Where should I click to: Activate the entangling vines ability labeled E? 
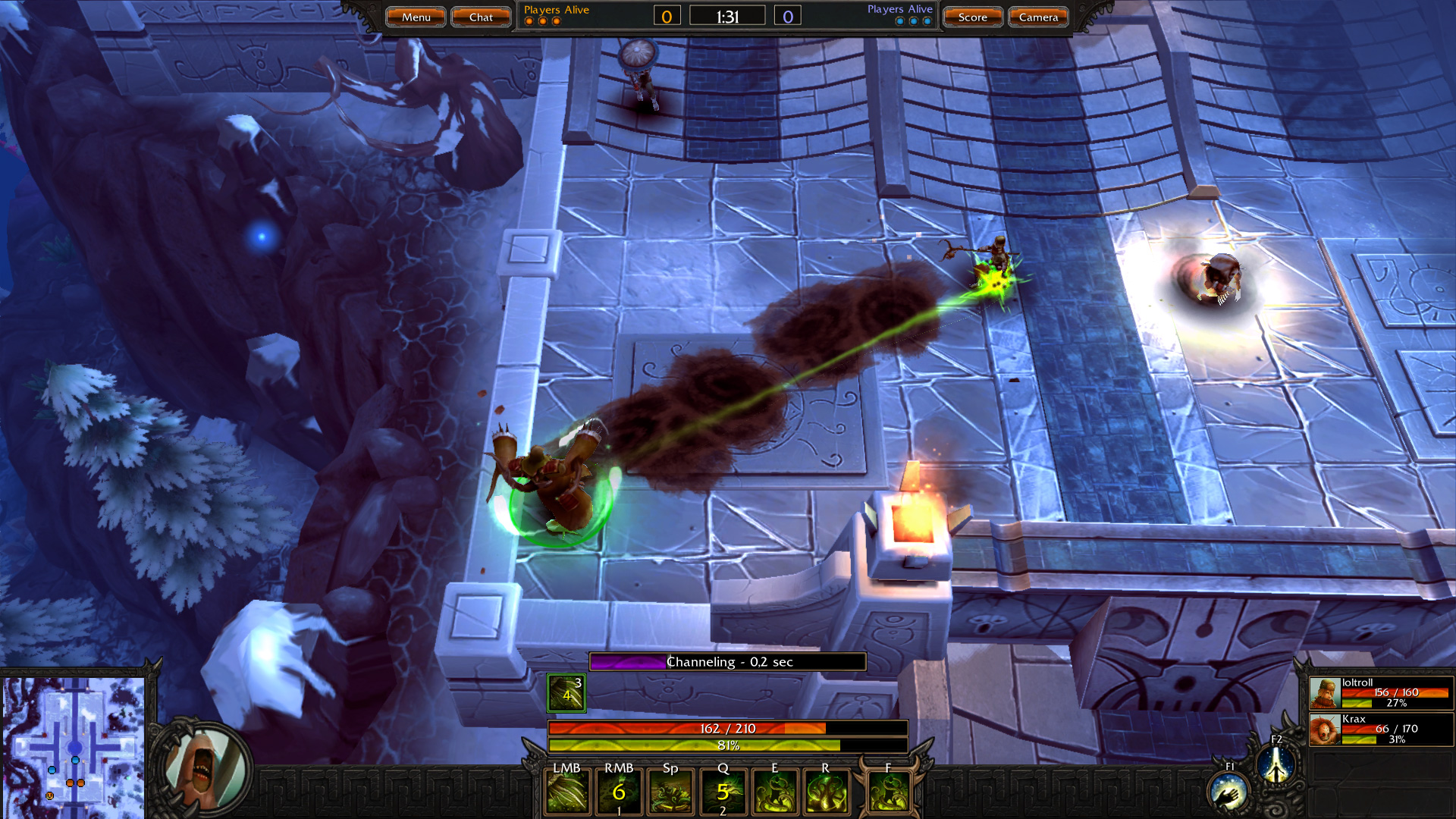pos(775,792)
